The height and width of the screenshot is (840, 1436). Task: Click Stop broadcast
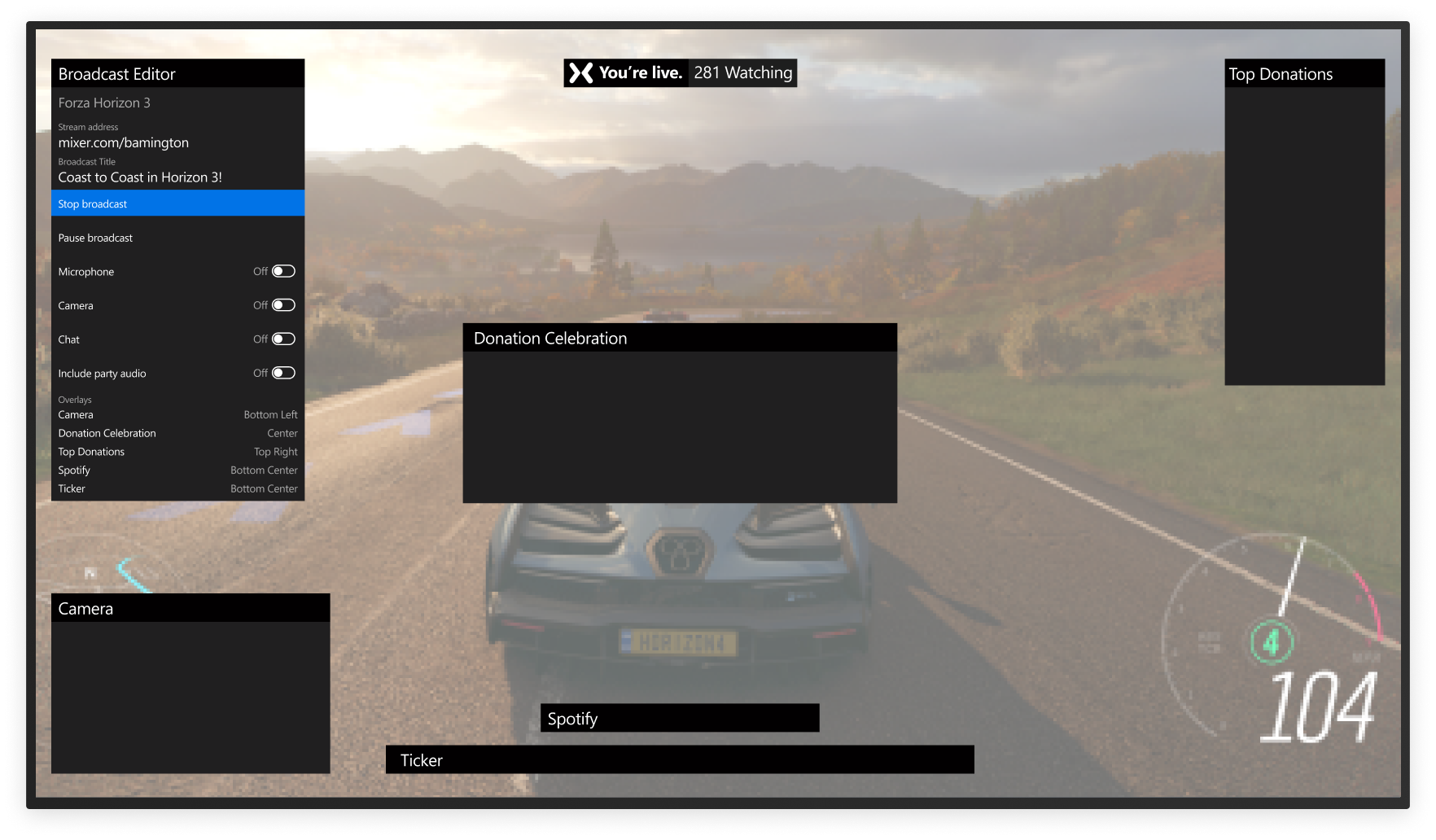tap(177, 203)
